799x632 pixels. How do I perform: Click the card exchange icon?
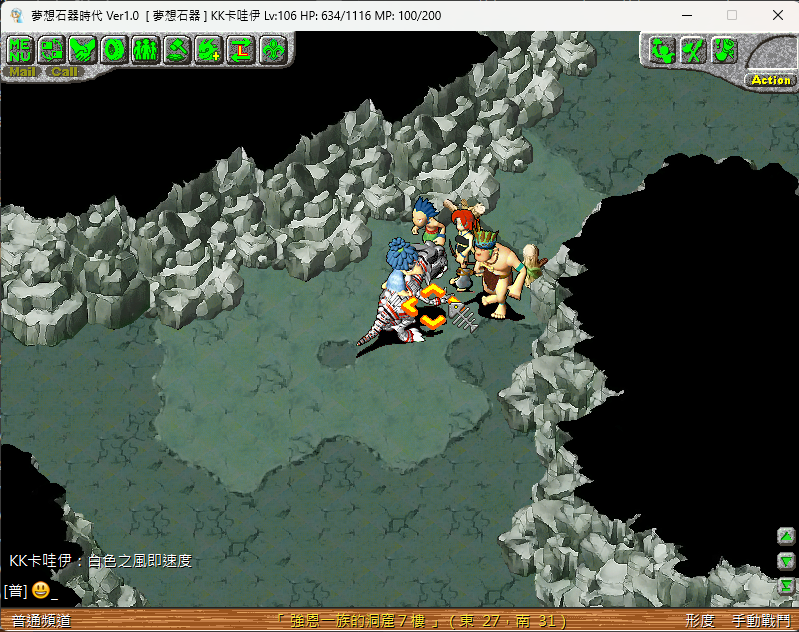(52, 48)
